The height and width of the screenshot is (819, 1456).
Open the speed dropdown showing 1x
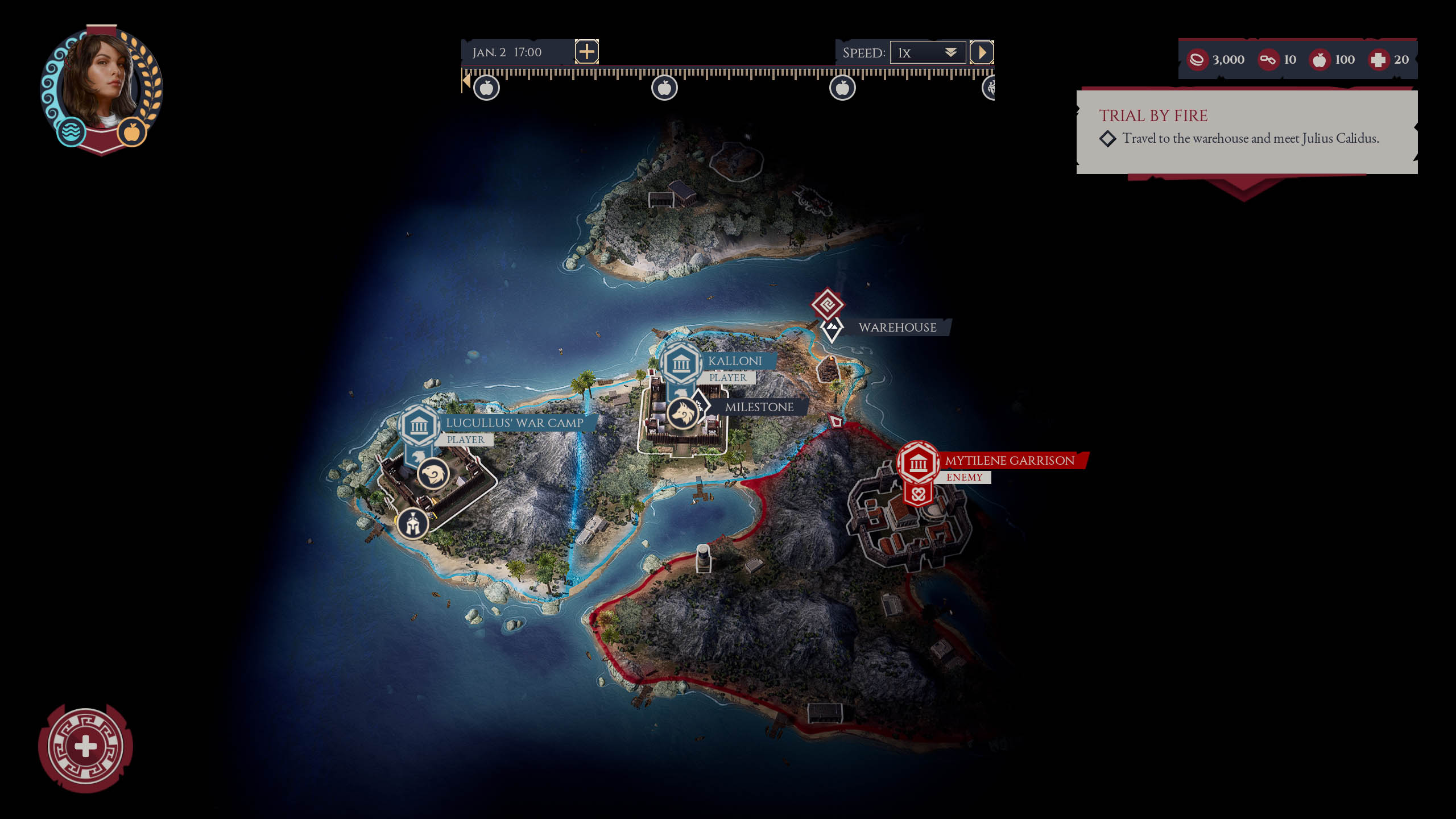click(x=928, y=53)
